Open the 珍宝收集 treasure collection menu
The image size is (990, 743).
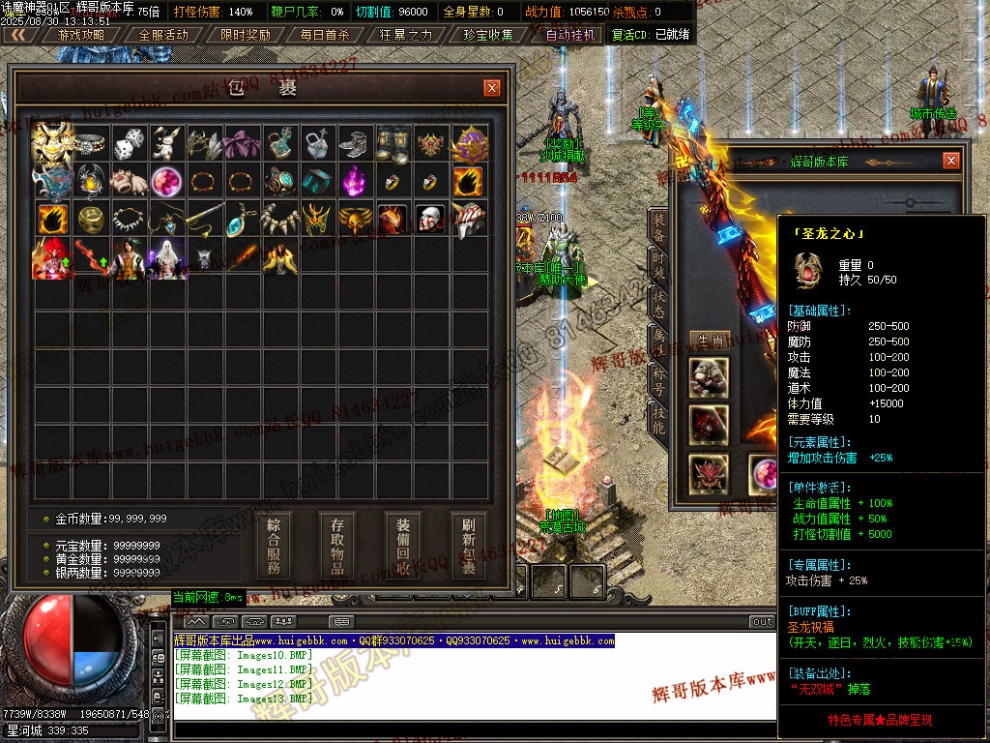click(x=488, y=34)
